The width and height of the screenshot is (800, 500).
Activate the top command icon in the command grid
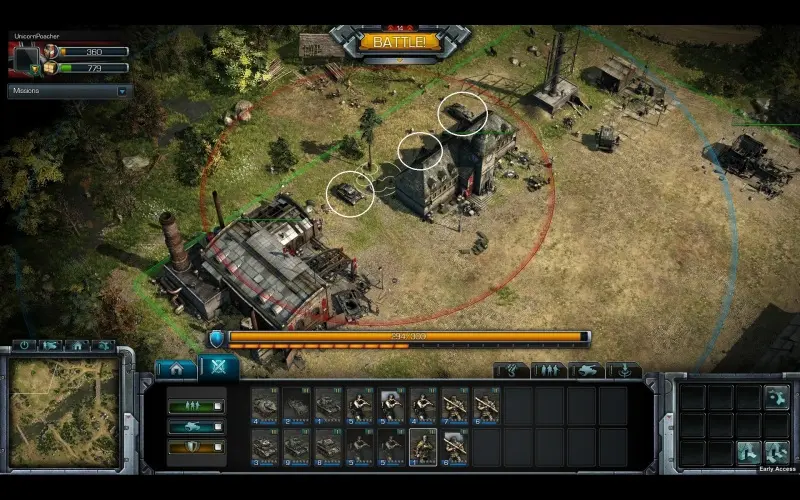tap(777, 398)
